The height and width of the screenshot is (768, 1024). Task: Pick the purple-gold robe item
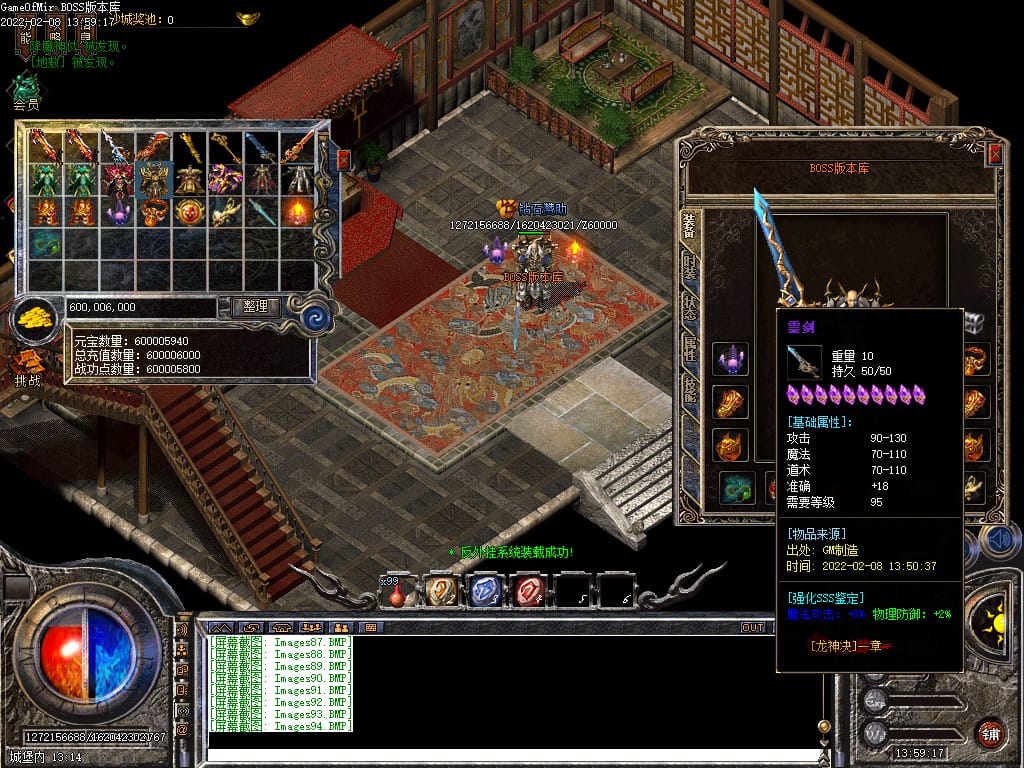tap(225, 180)
